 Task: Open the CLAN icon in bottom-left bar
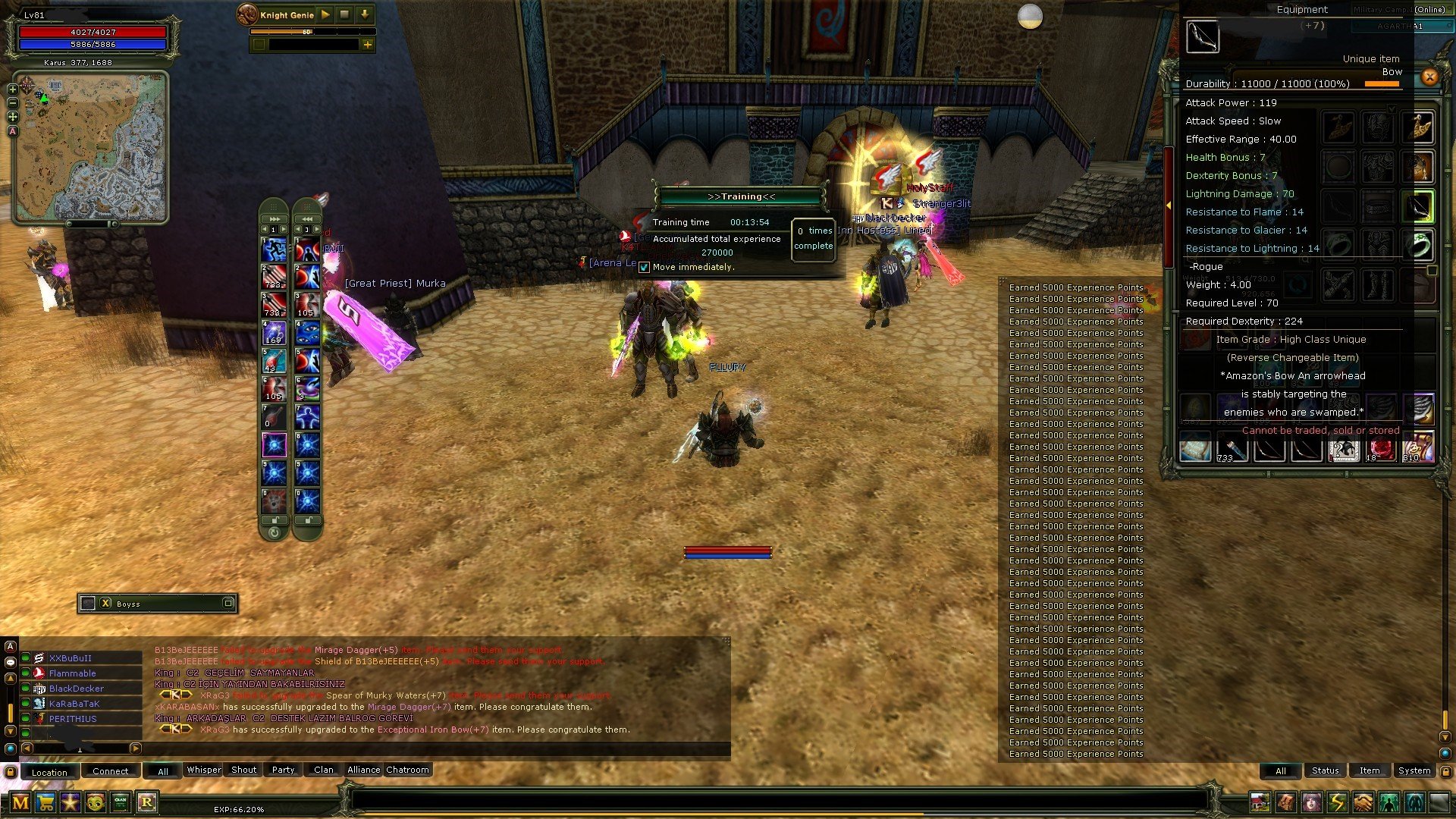(121, 802)
